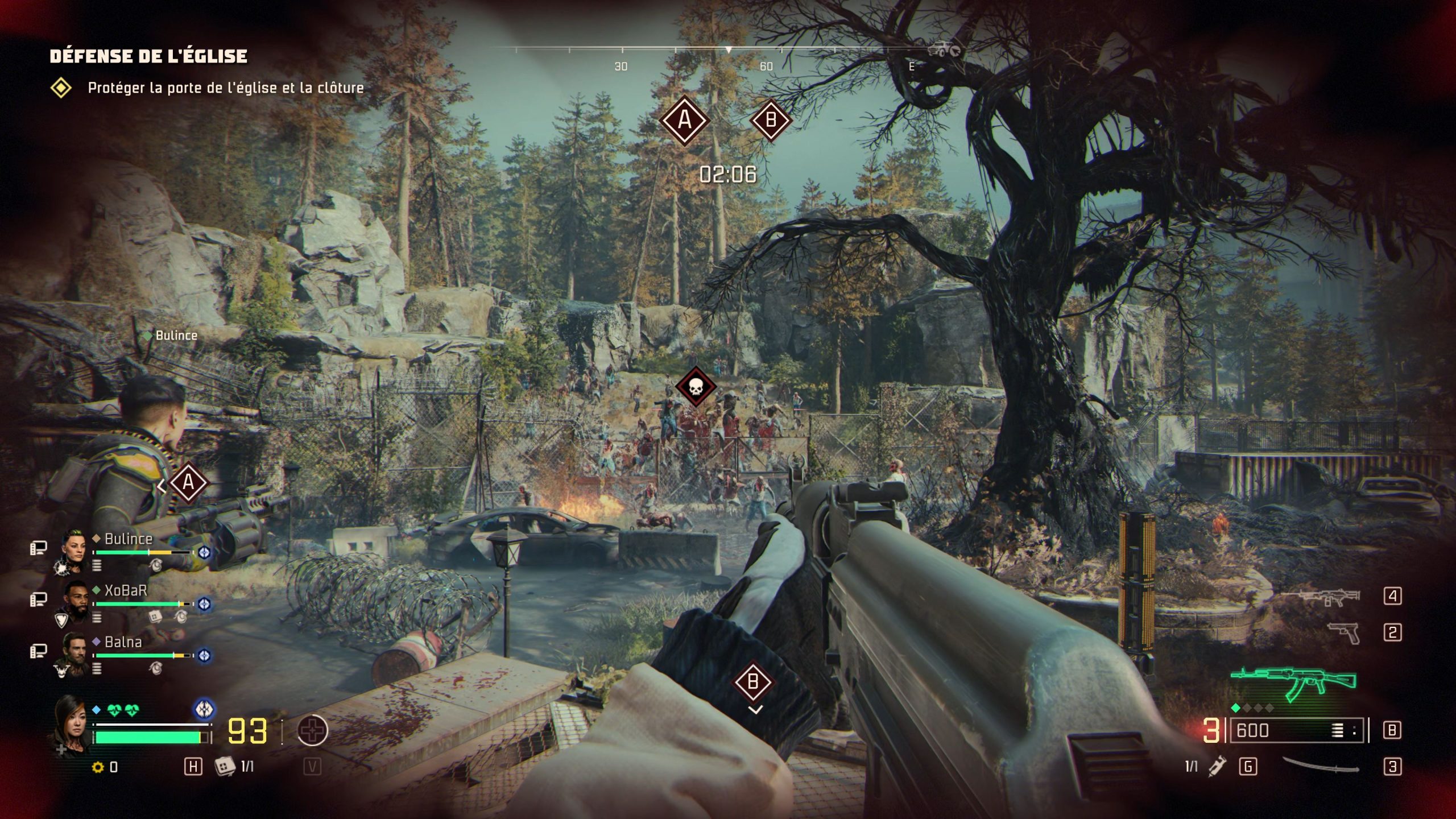The width and height of the screenshot is (1456, 819).
Task: Click the gear supplies counter icon
Action: [98, 767]
